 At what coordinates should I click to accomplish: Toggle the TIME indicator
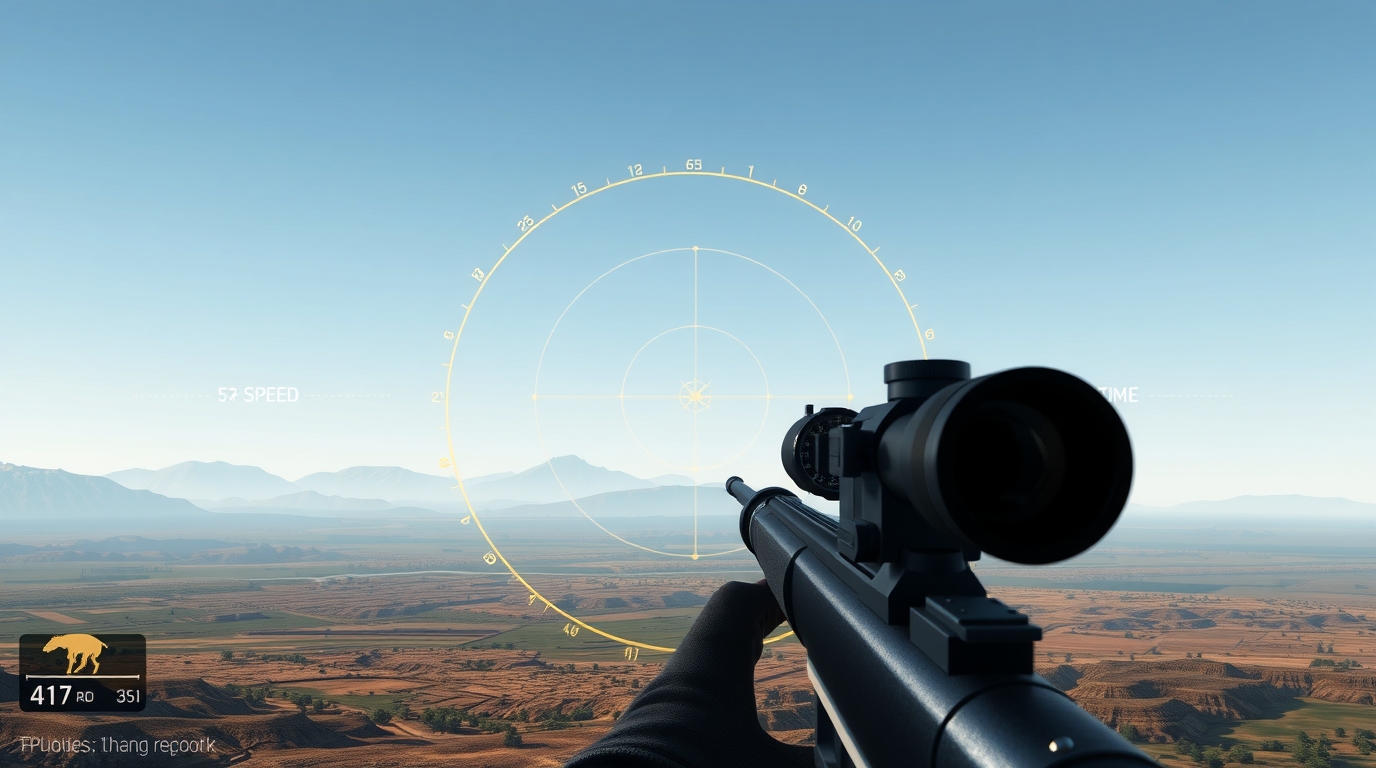point(1120,394)
